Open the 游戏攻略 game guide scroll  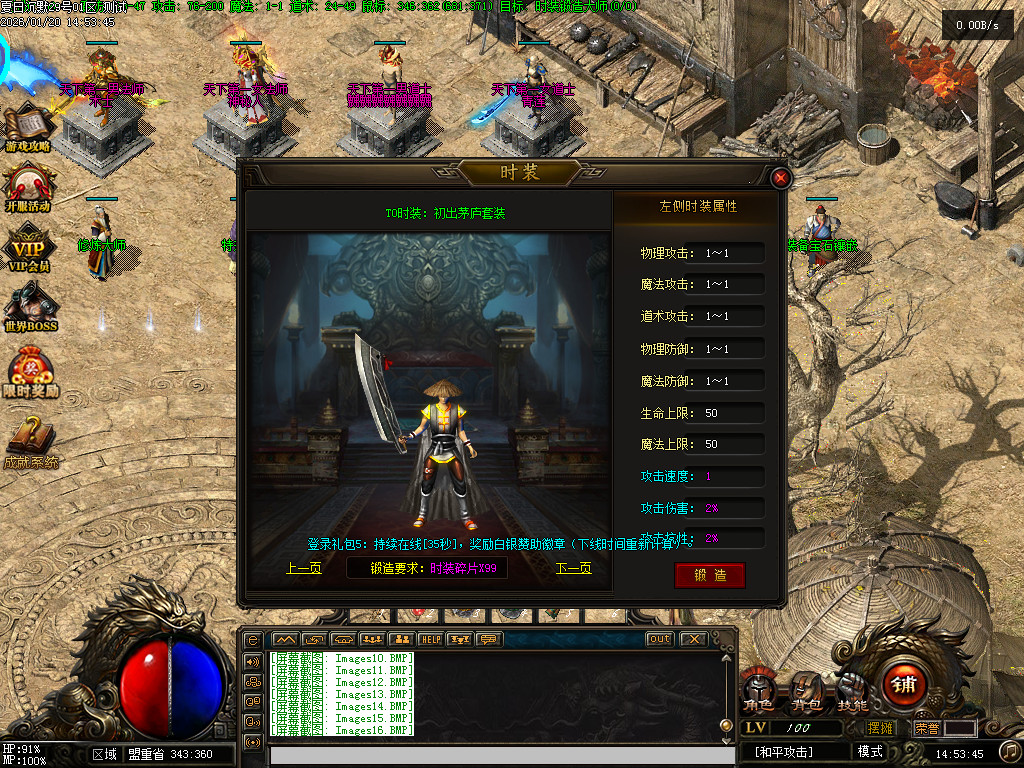coord(28,128)
